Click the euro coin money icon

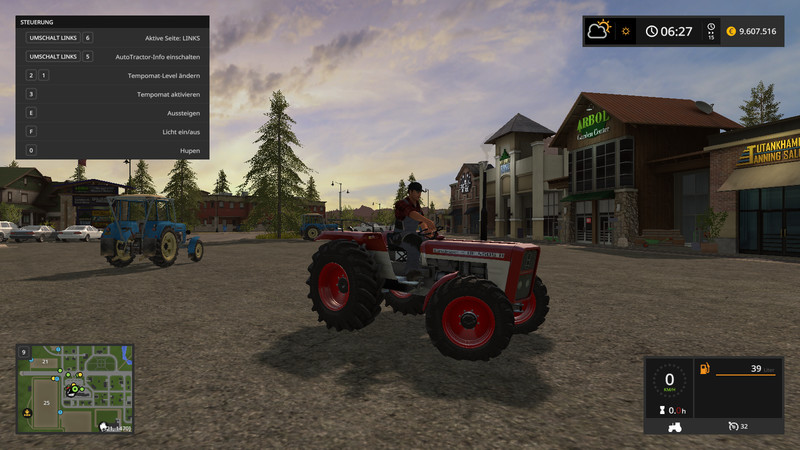731,31
